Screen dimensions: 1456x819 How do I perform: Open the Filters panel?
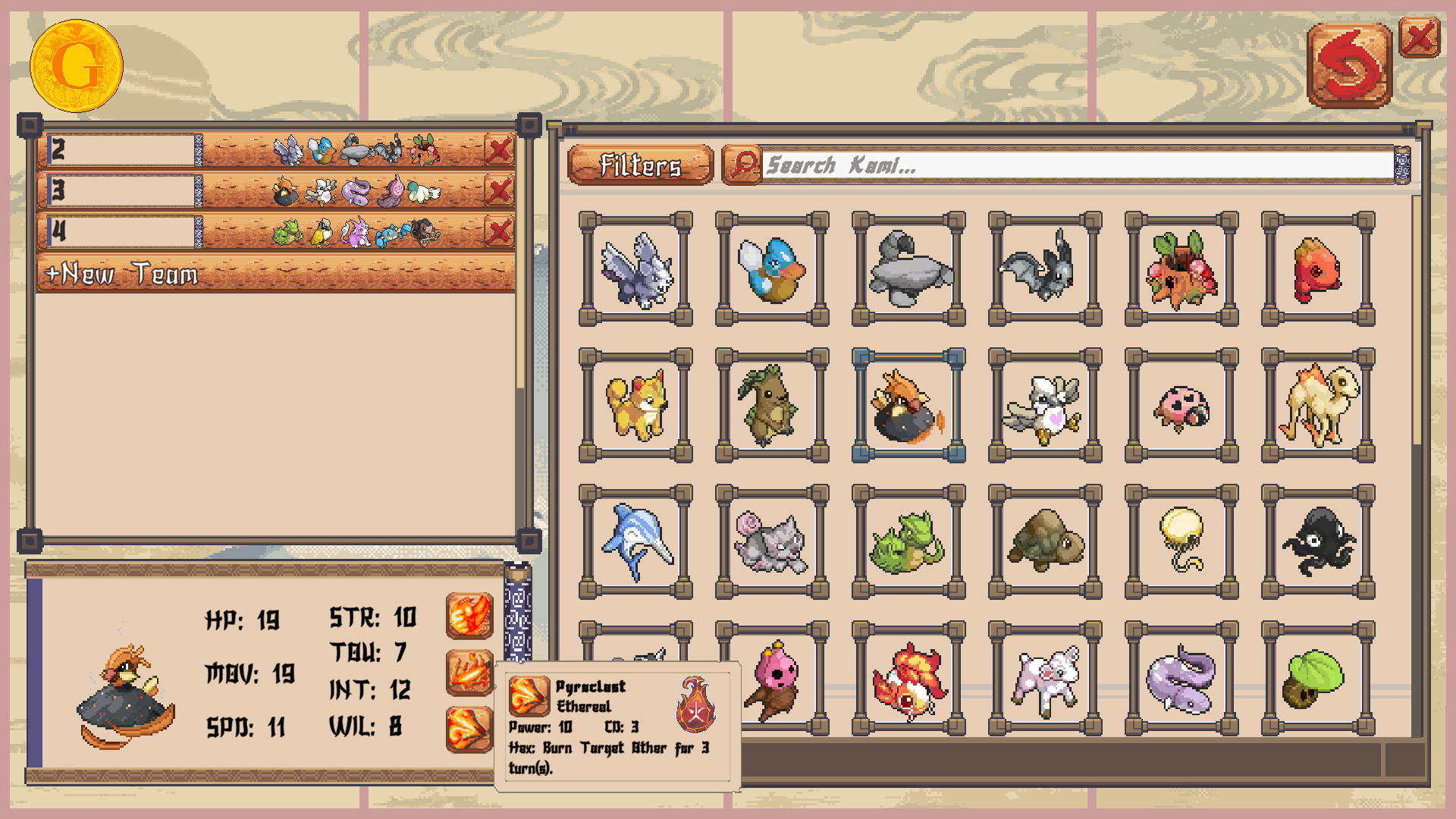pos(641,164)
